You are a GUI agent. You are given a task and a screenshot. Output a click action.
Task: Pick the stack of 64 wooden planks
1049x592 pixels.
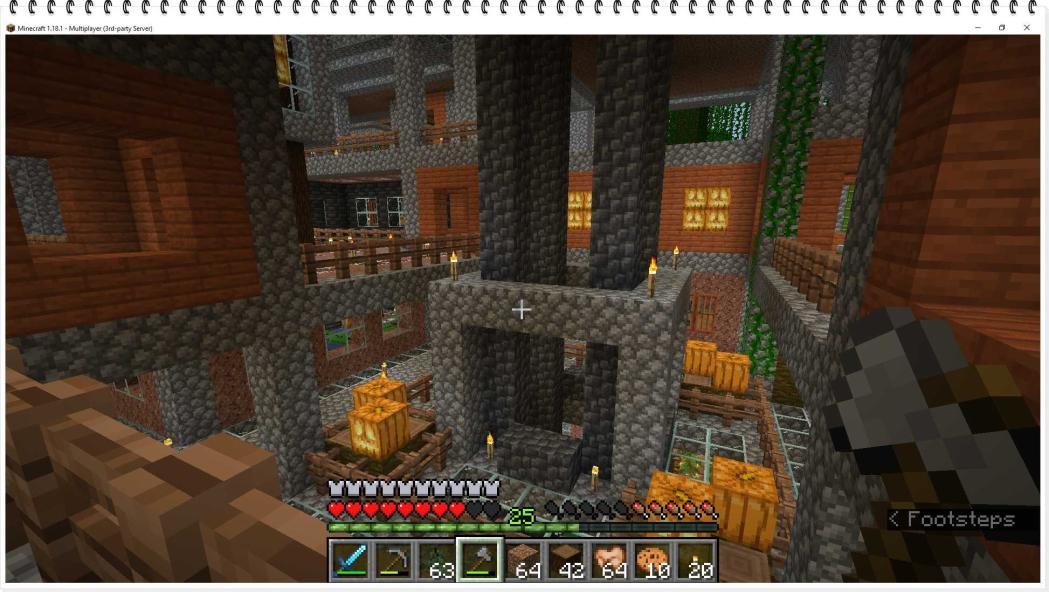click(522, 561)
